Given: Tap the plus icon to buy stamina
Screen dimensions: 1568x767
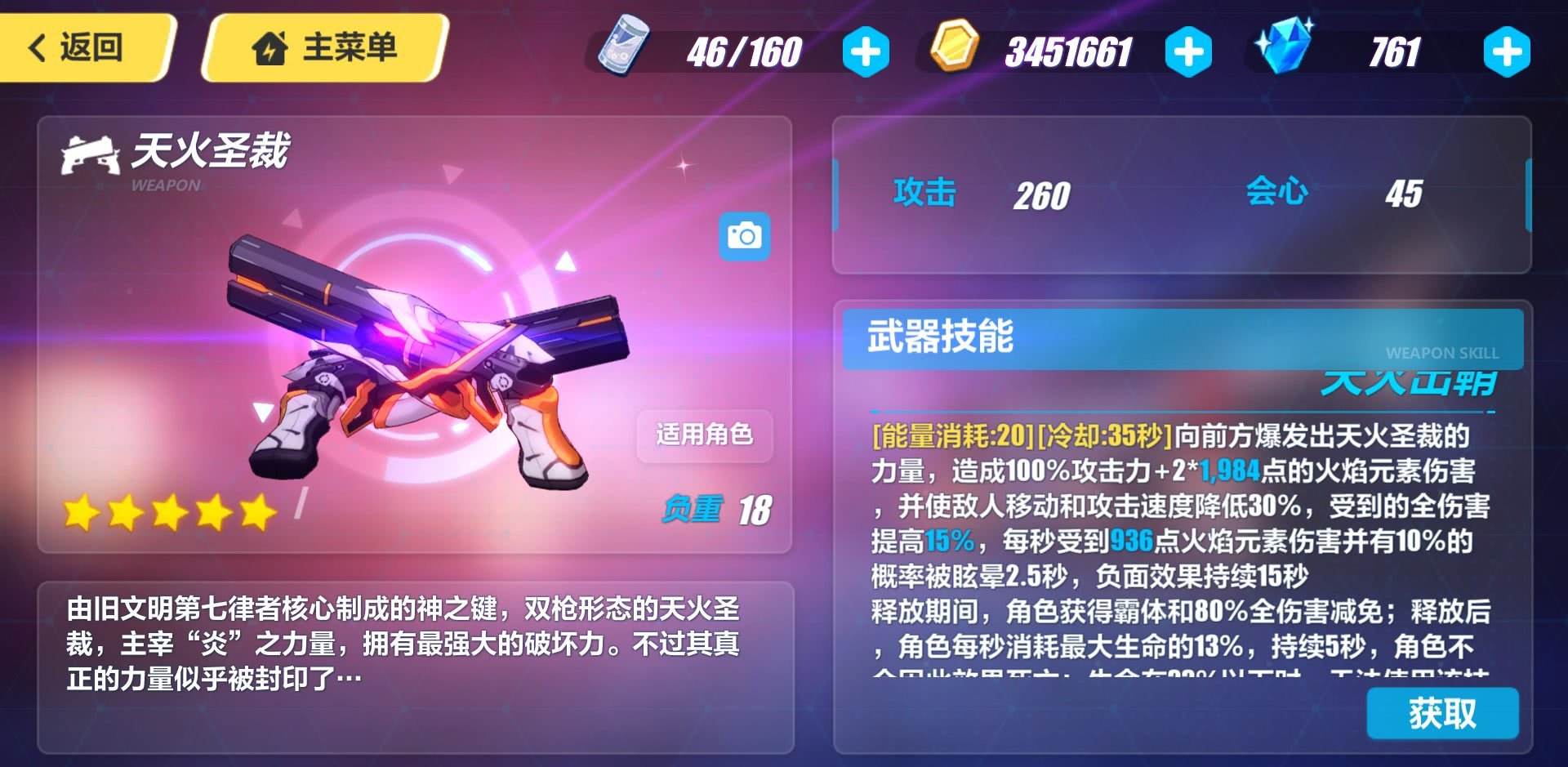Looking at the screenshot, I should pyautogui.click(x=866, y=51).
